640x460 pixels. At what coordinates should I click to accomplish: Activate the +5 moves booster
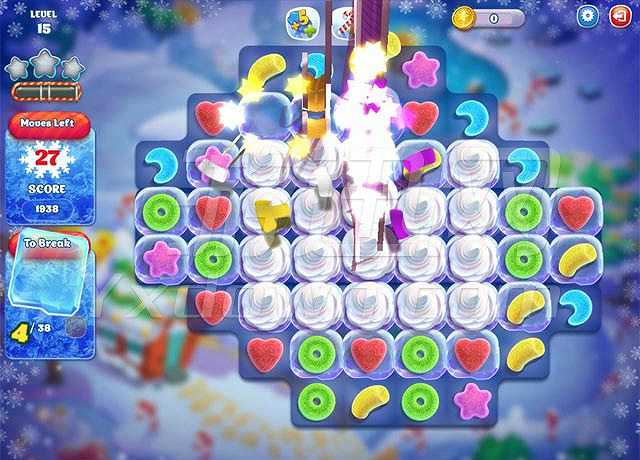(301, 22)
